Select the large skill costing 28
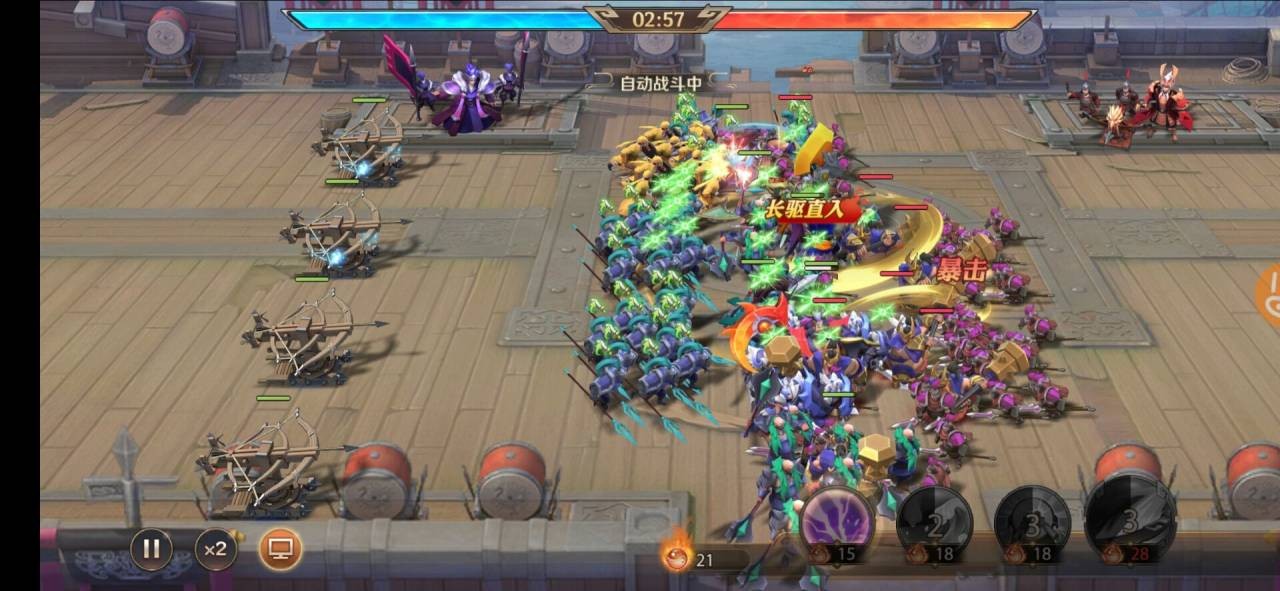The width and height of the screenshot is (1280, 591). pos(1130,520)
